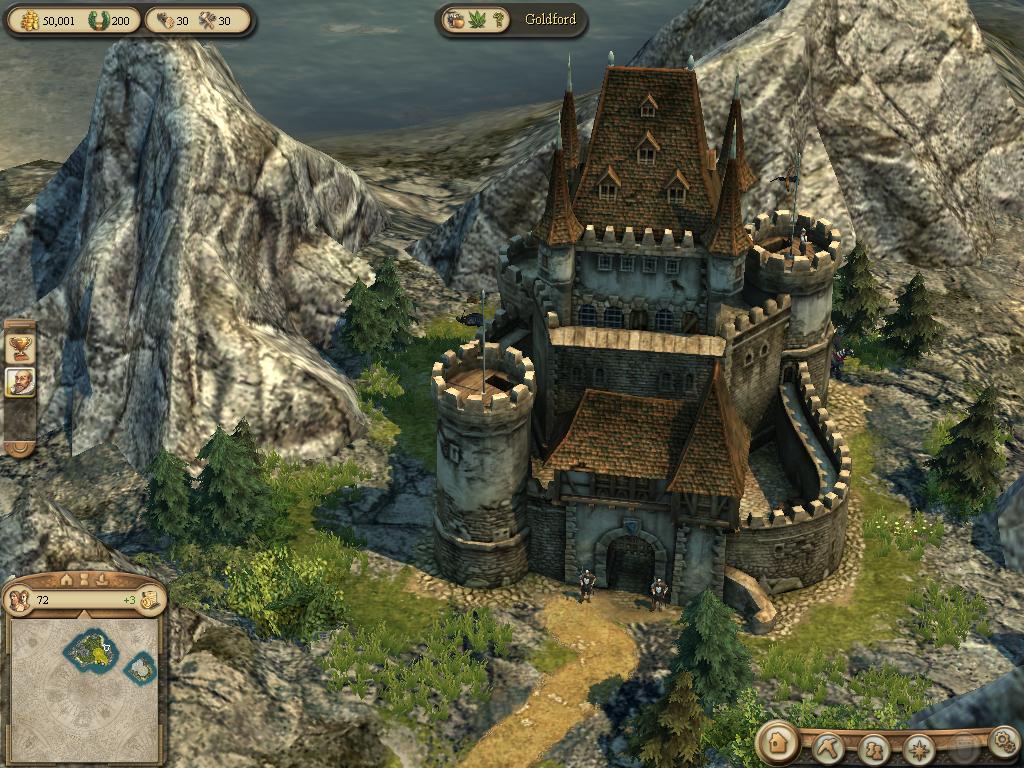Open the house tab above the minimap

tap(67, 579)
